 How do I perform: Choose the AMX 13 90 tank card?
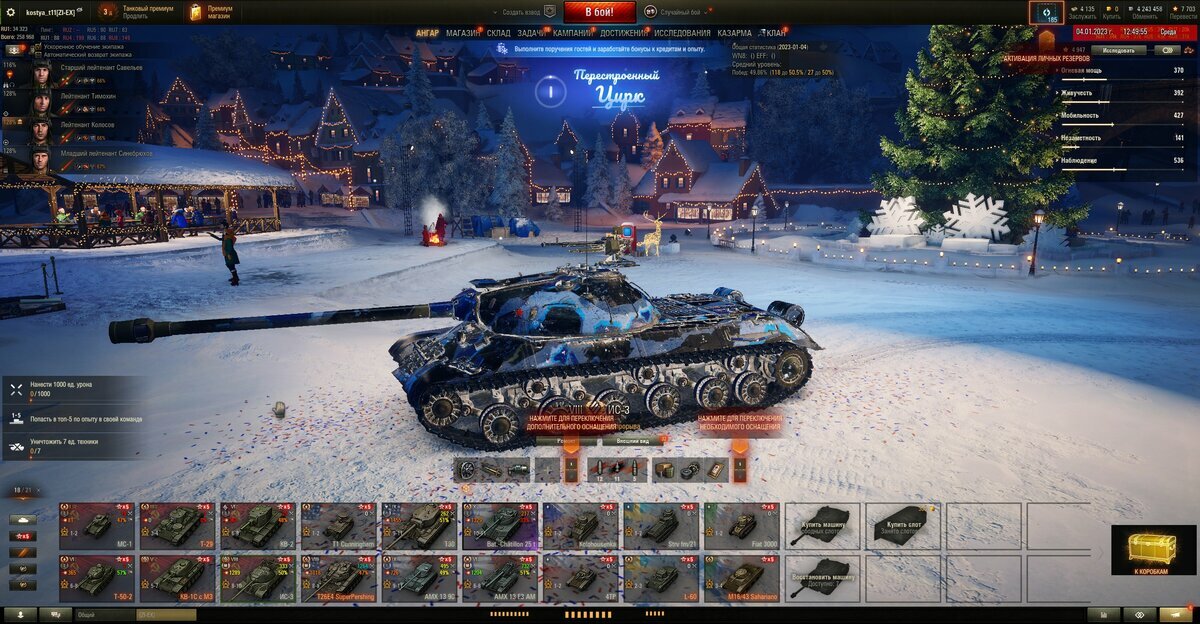click(419, 579)
